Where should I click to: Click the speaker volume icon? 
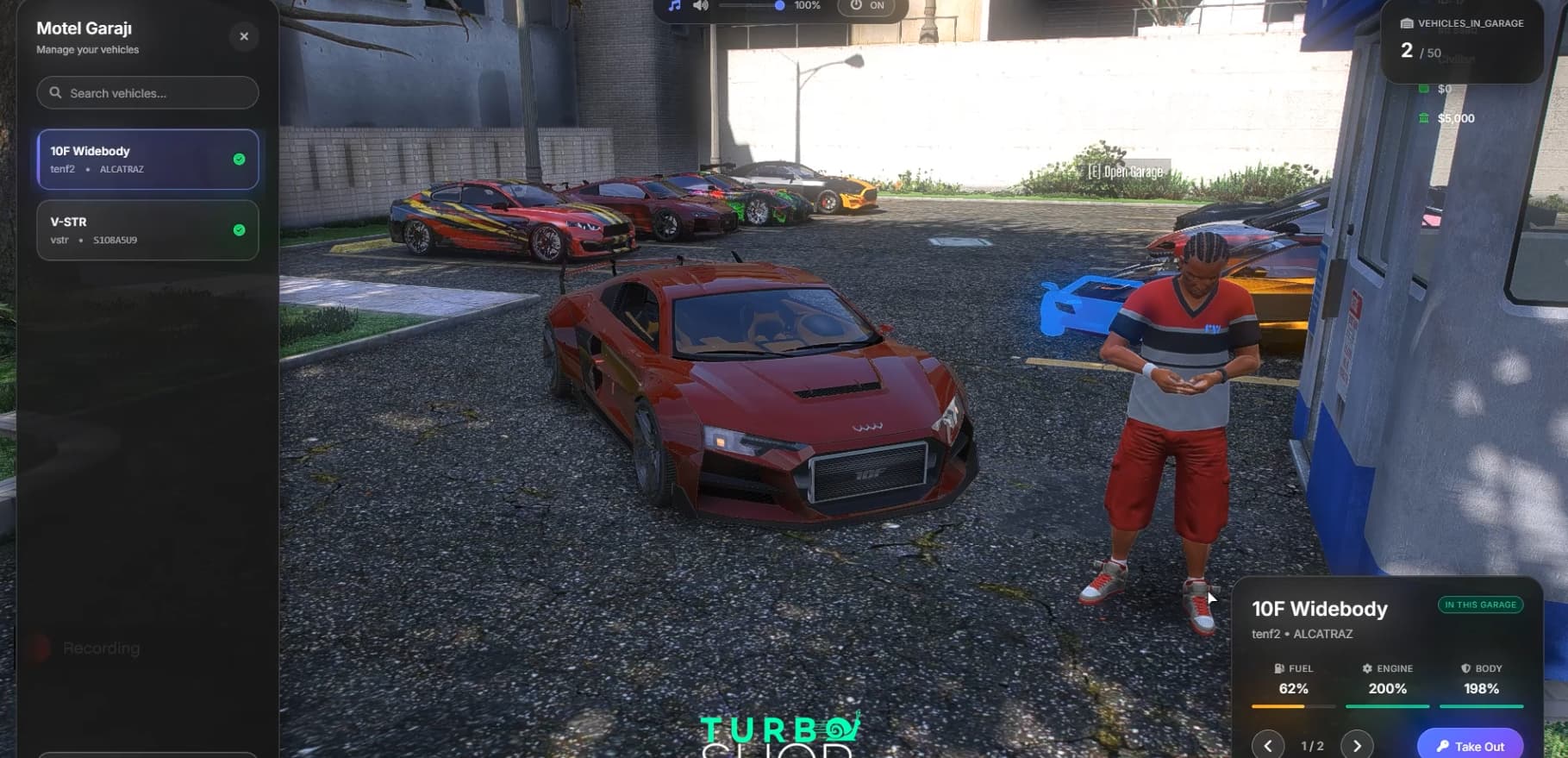(700, 5)
